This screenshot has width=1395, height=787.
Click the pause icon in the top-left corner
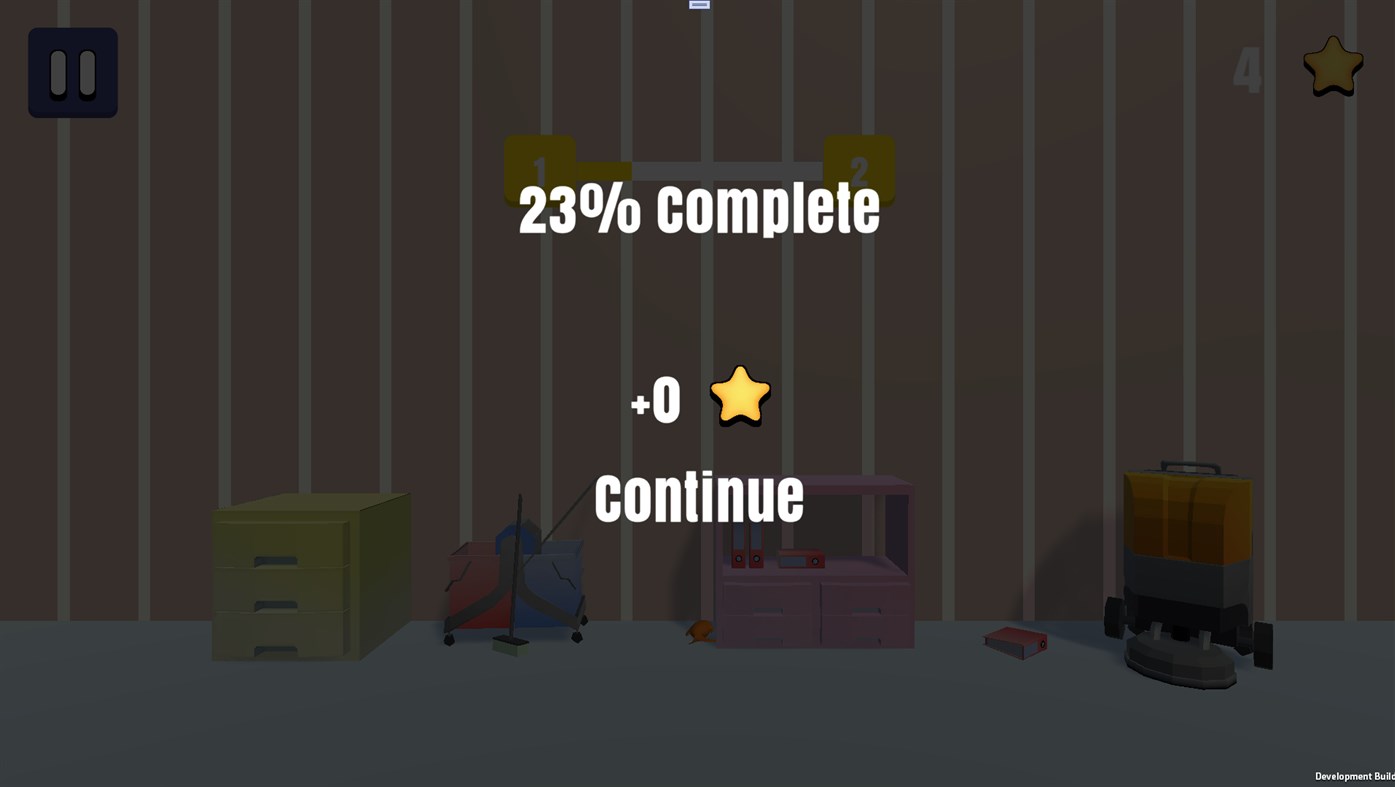[72, 72]
